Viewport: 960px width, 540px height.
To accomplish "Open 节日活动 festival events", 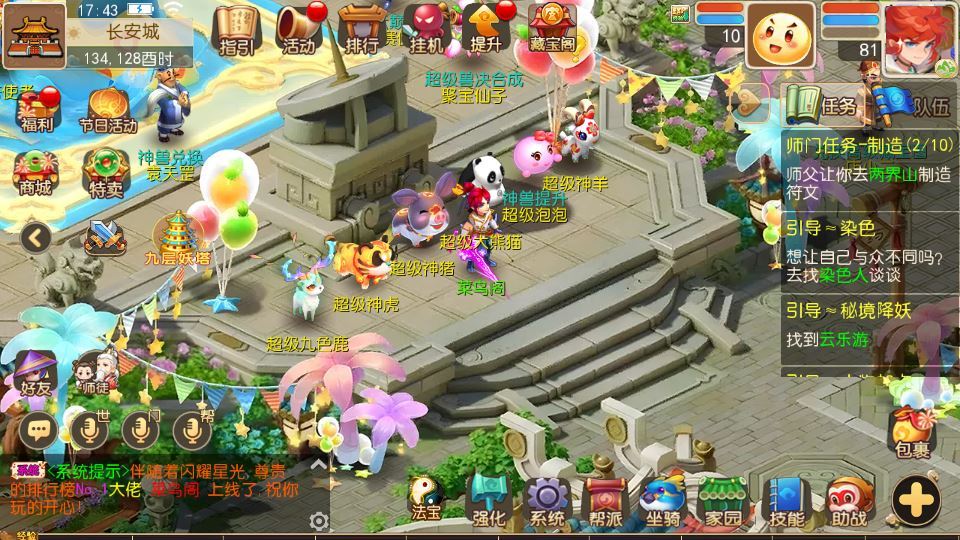I will (x=107, y=110).
